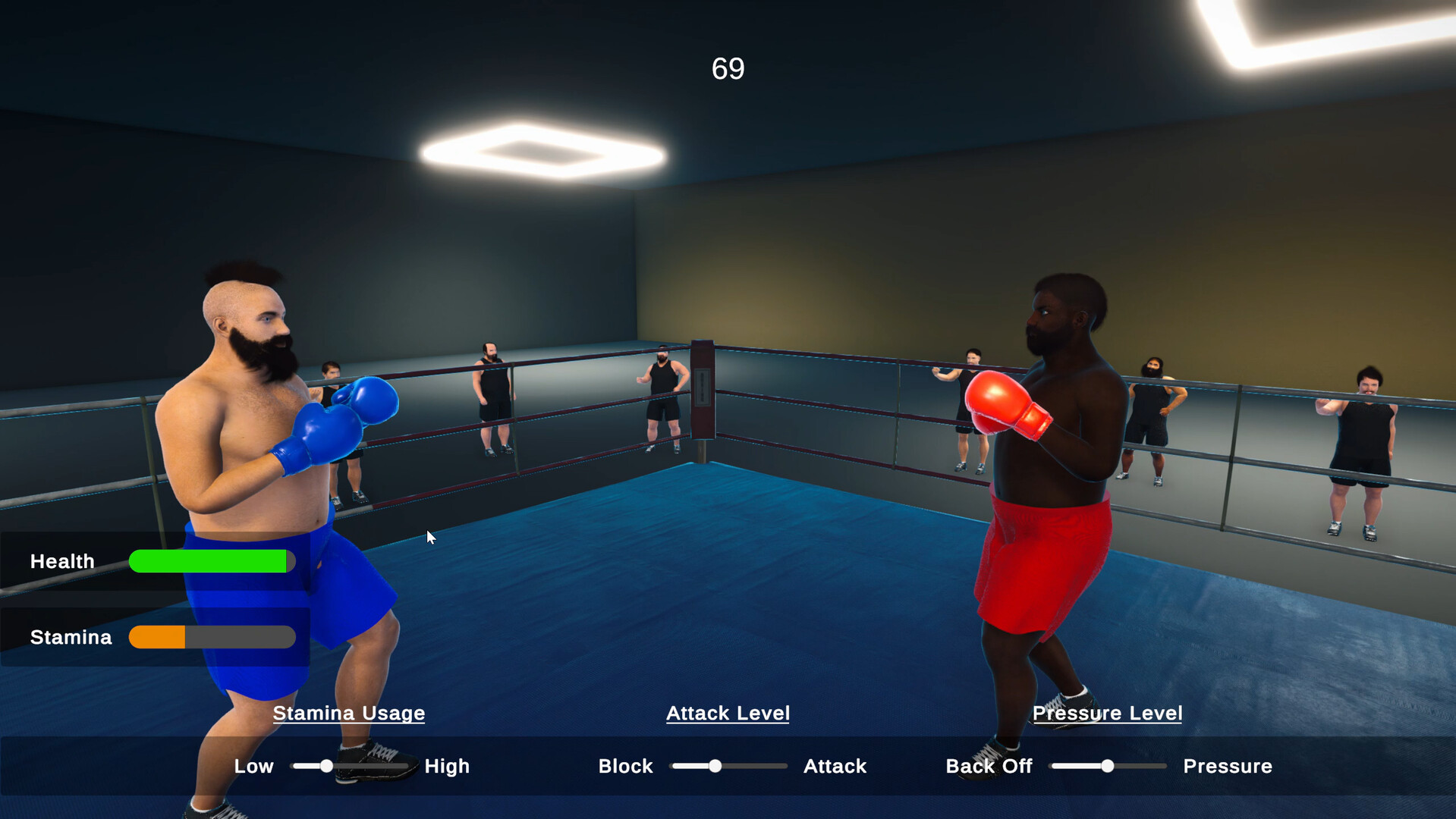Click the ring corner post pad
This screenshot has height=819, width=1456.
click(x=702, y=387)
